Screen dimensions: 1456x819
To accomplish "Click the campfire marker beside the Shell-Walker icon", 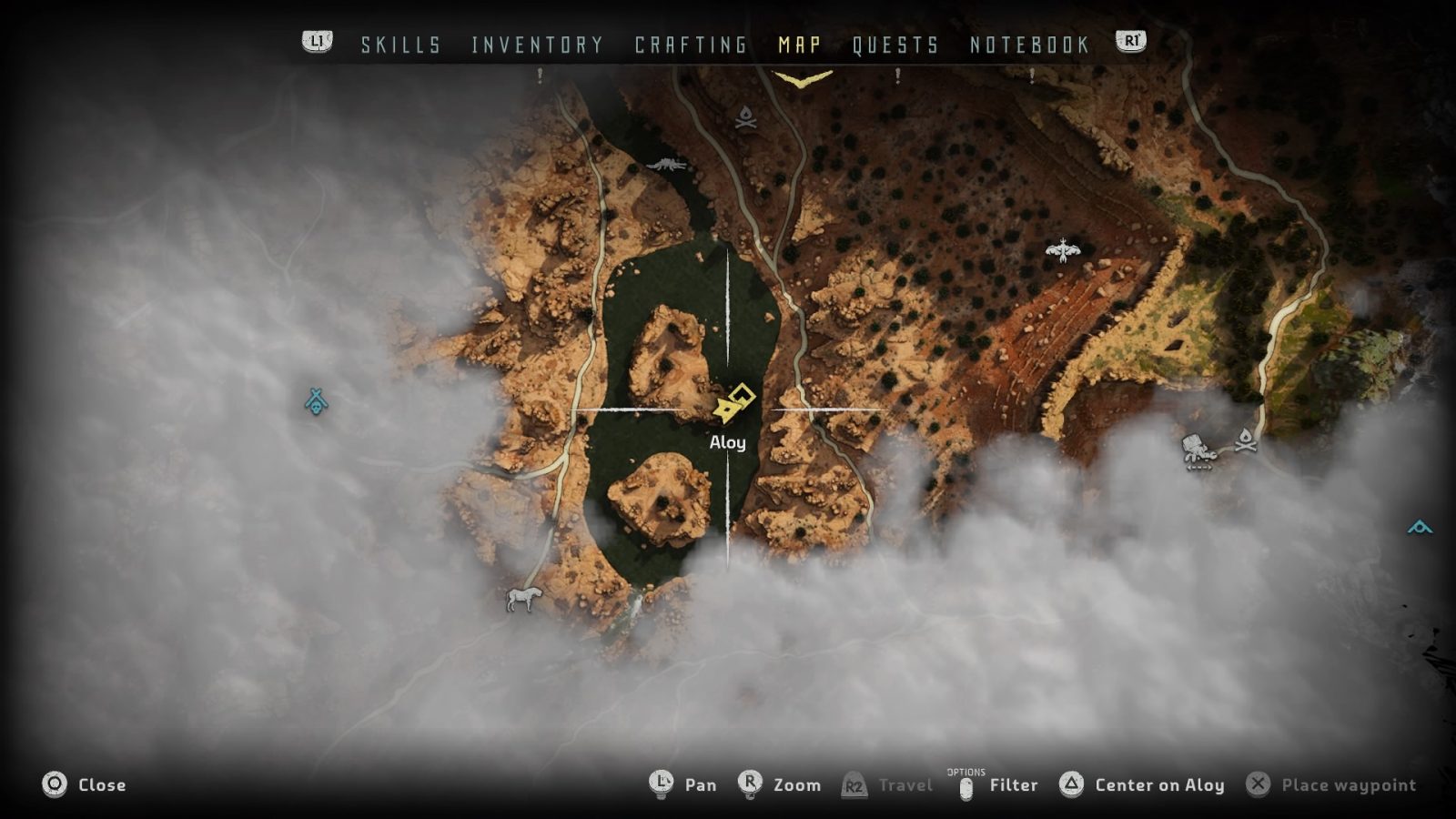I will 1246,440.
